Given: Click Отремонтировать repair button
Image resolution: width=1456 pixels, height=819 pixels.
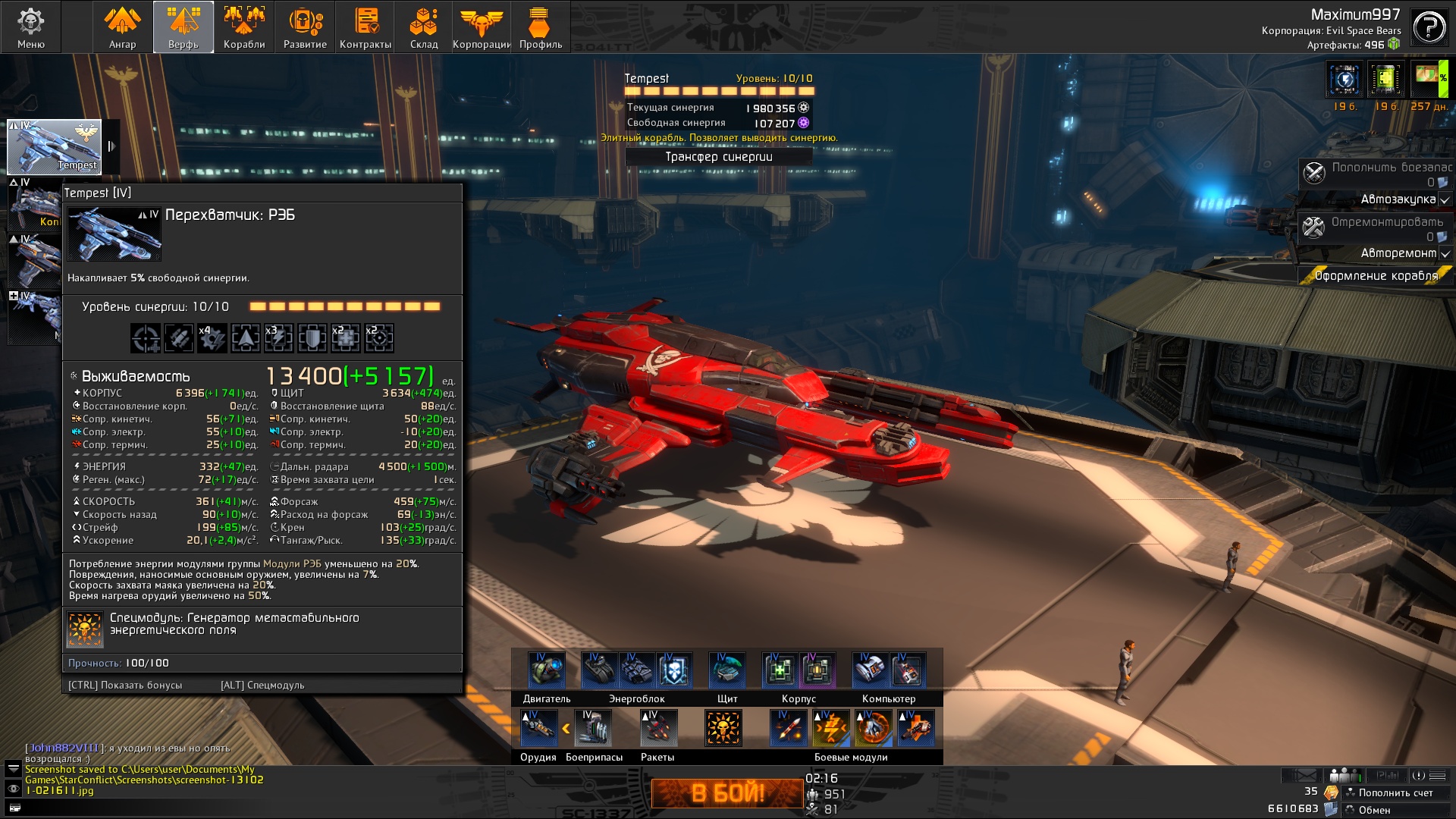Looking at the screenshot, I should point(1376,228).
